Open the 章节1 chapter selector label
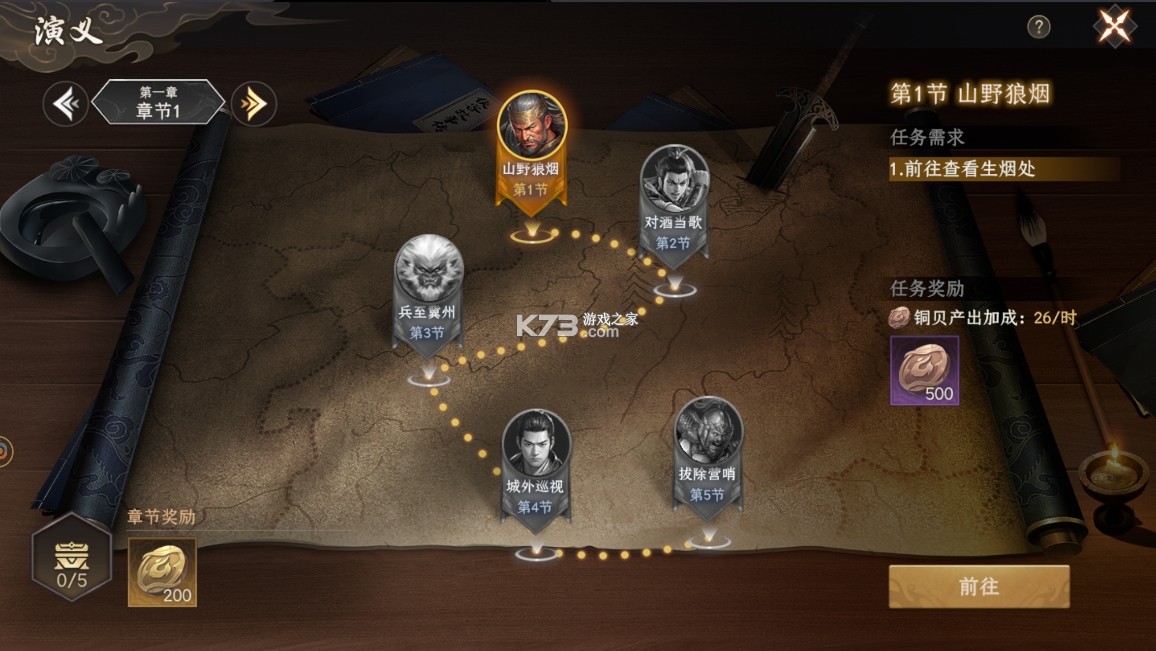The image size is (1156, 651). (158, 103)
